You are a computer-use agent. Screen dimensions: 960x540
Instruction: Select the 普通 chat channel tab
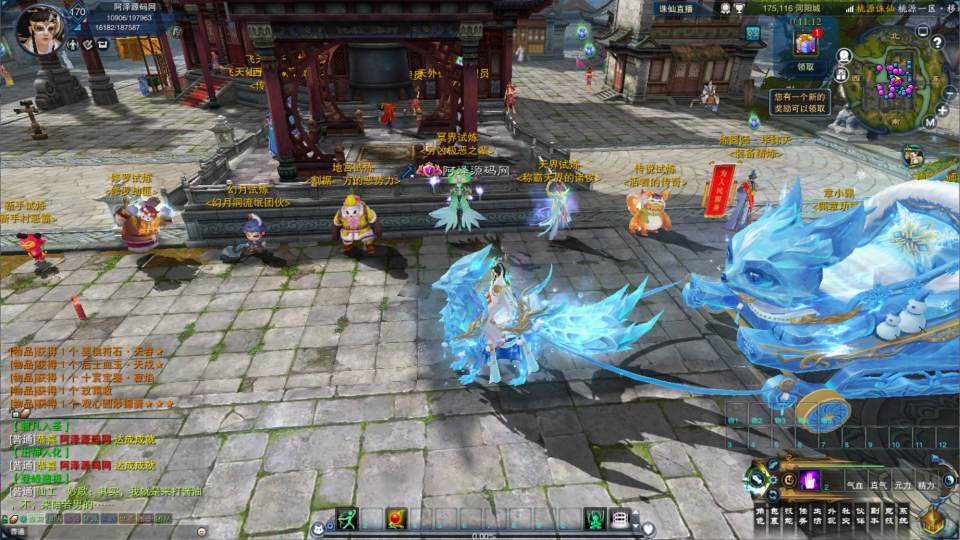point(20,438)
